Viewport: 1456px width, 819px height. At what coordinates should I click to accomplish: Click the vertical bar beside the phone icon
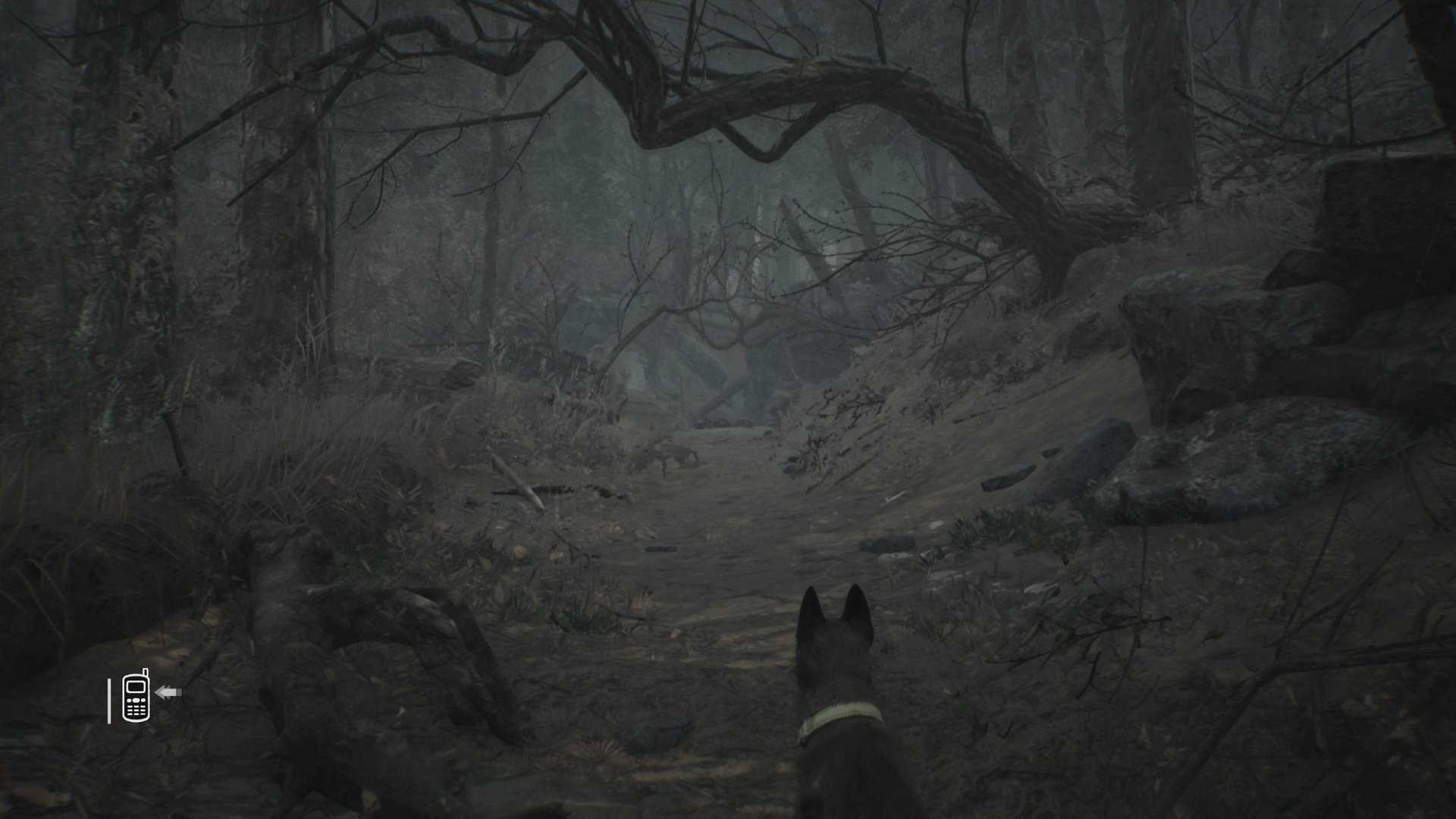(109, 700)
